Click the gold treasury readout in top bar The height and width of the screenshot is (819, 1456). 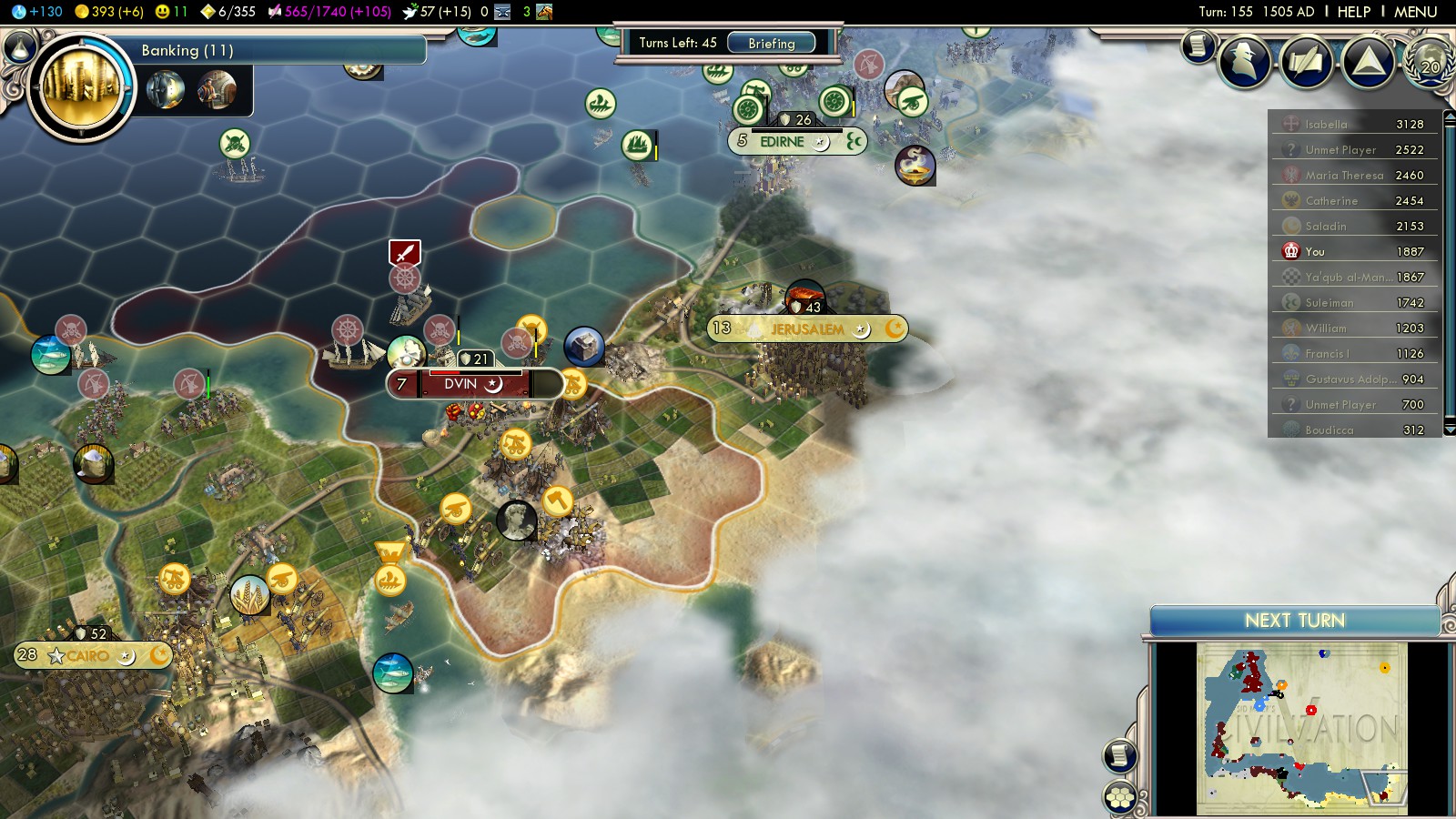(x=109, y=12)
